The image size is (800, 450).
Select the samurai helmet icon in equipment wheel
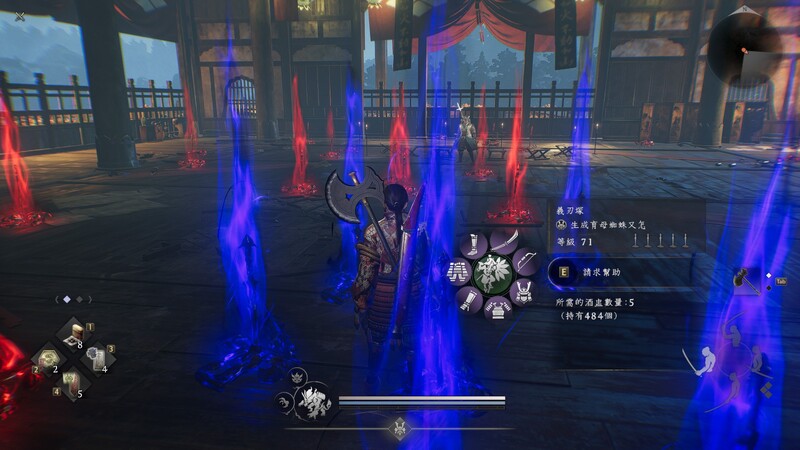(522, 291)
